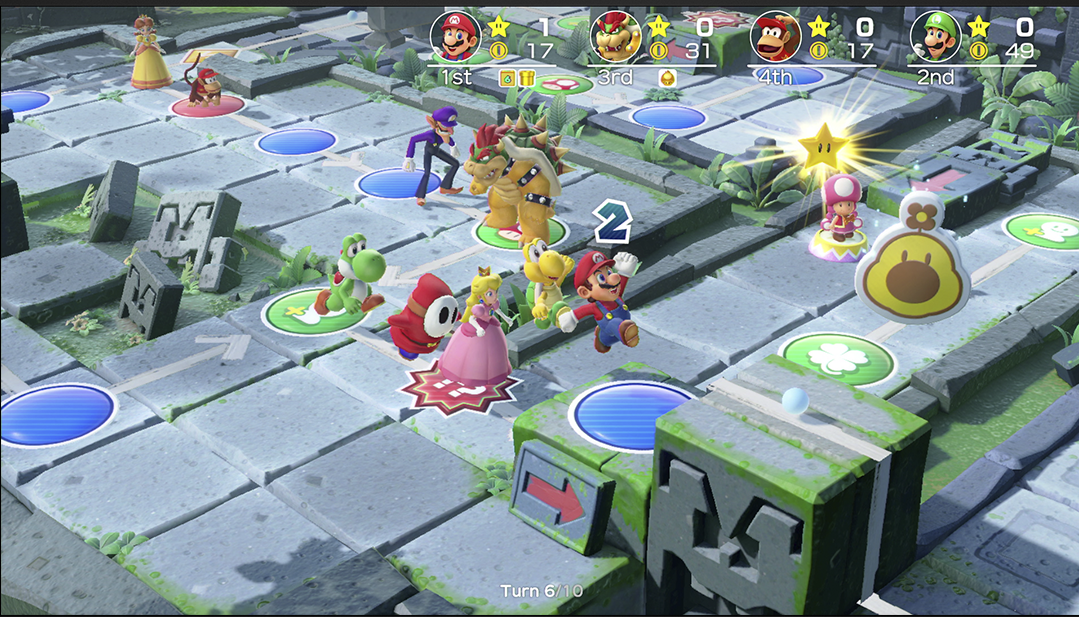Choose Bowser's golden bell item
This screenshot has width=1079, height=617.
667,77
